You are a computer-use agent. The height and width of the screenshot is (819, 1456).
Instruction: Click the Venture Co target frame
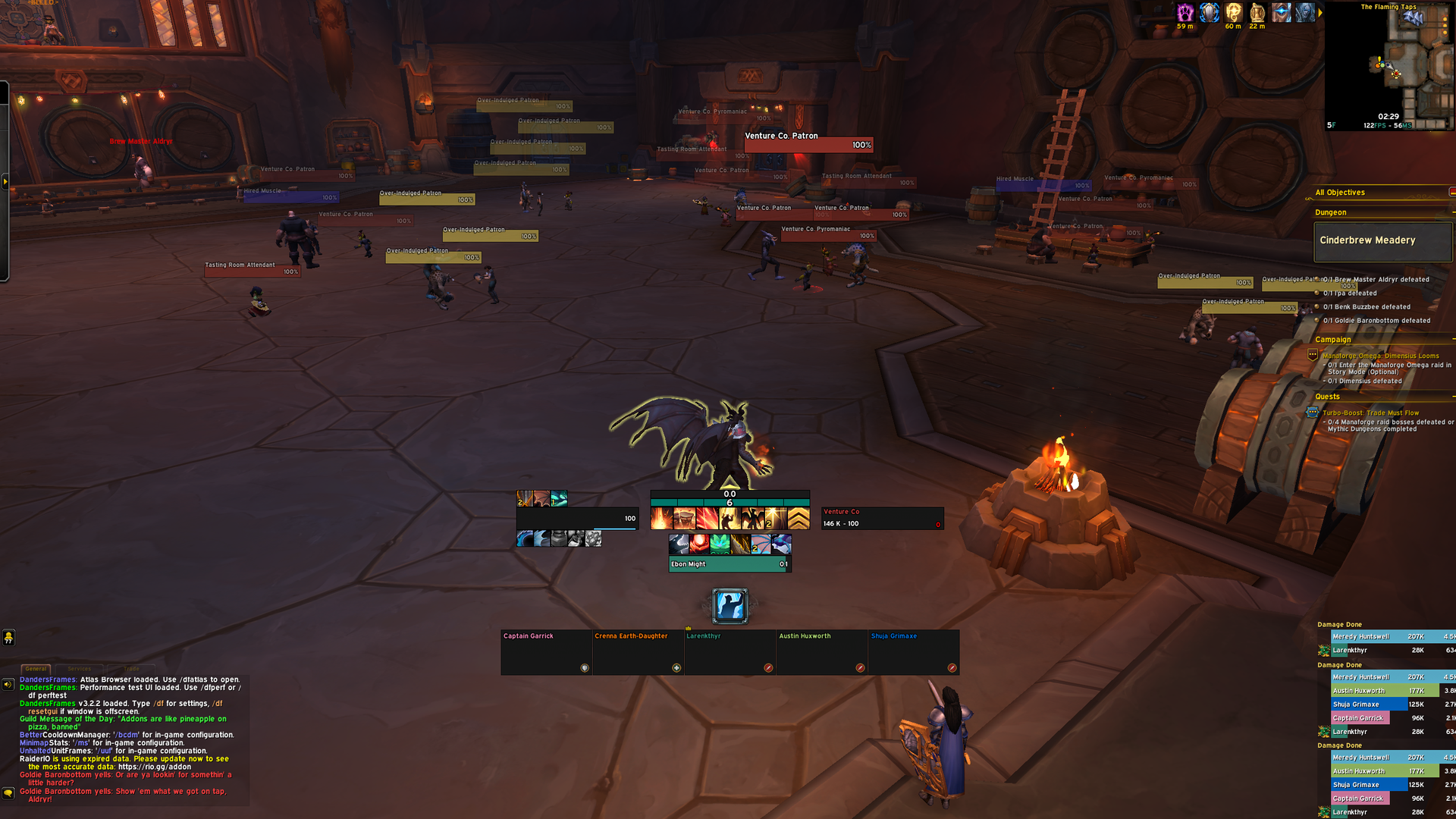click(882, 518)
